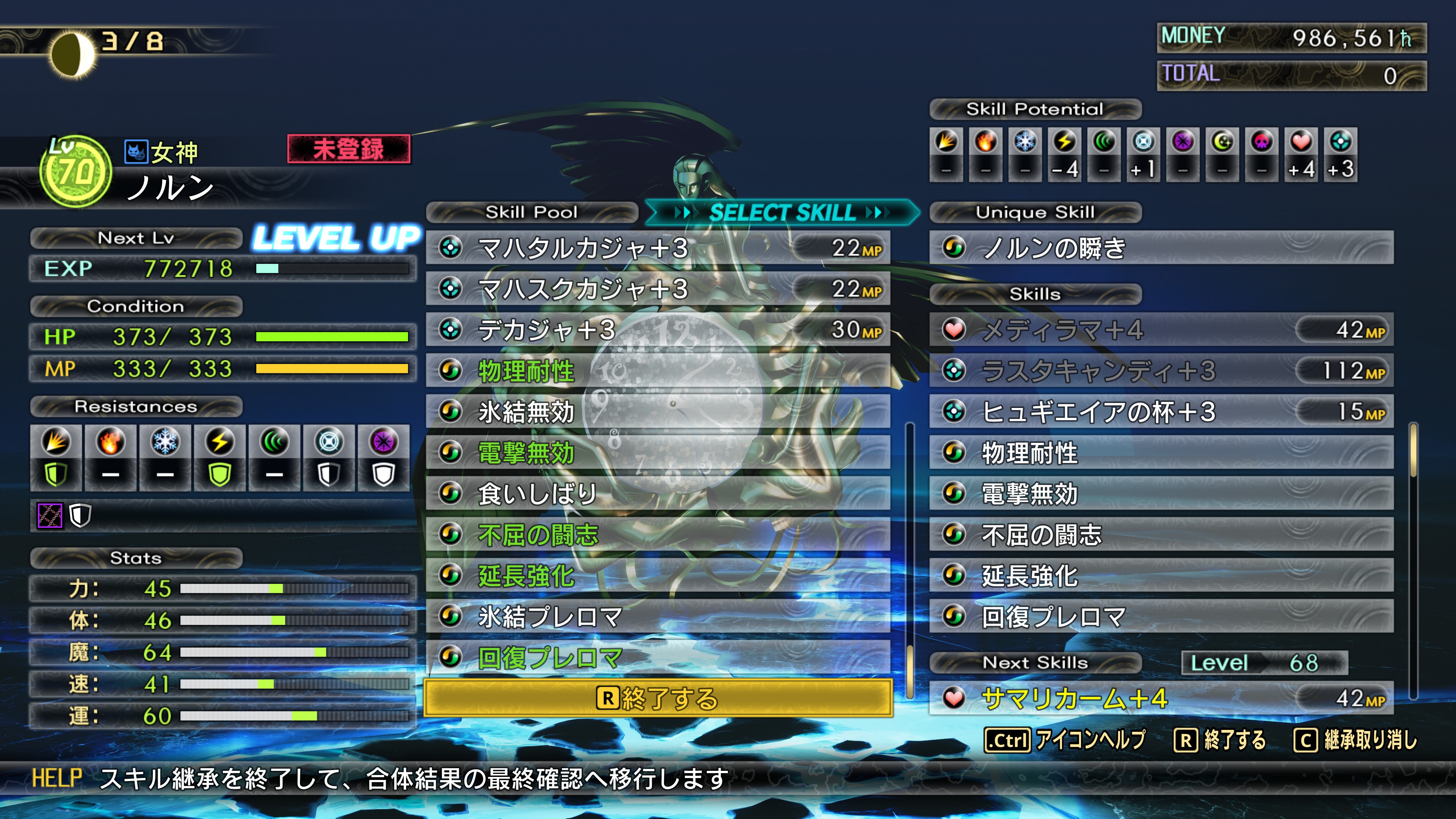Click the green 物理耐性 Skill Pool entry
1456x819 pixels.
[657, 371]
